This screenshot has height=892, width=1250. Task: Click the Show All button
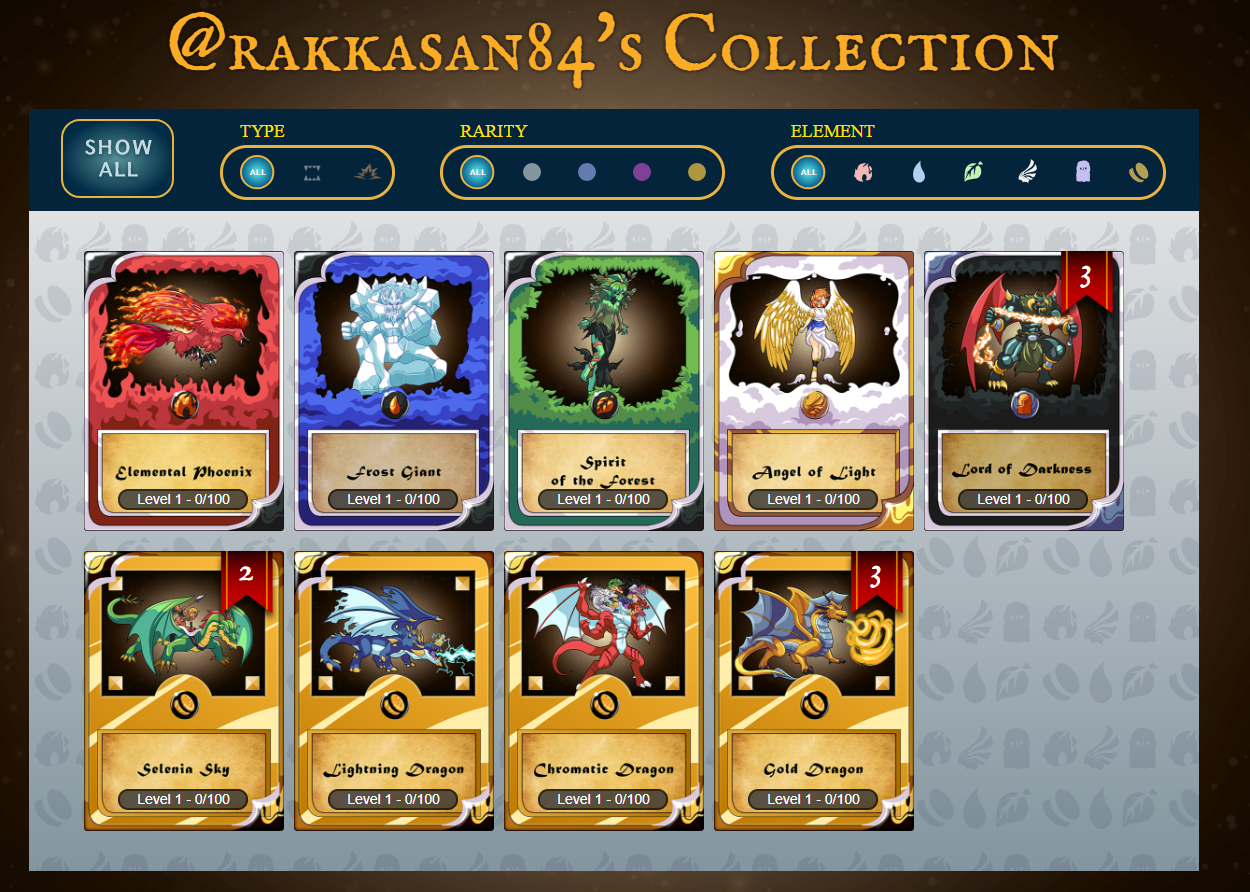click(x=118, y=158)
